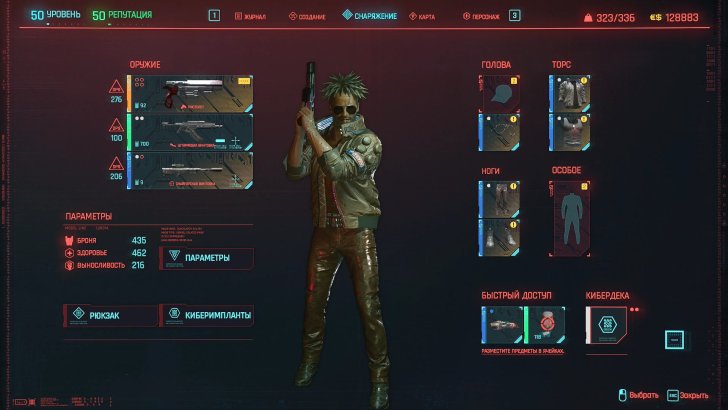Go to the Персонаж tab
The height and width of the screenshot is (410, 728).
tap(481, 16)
